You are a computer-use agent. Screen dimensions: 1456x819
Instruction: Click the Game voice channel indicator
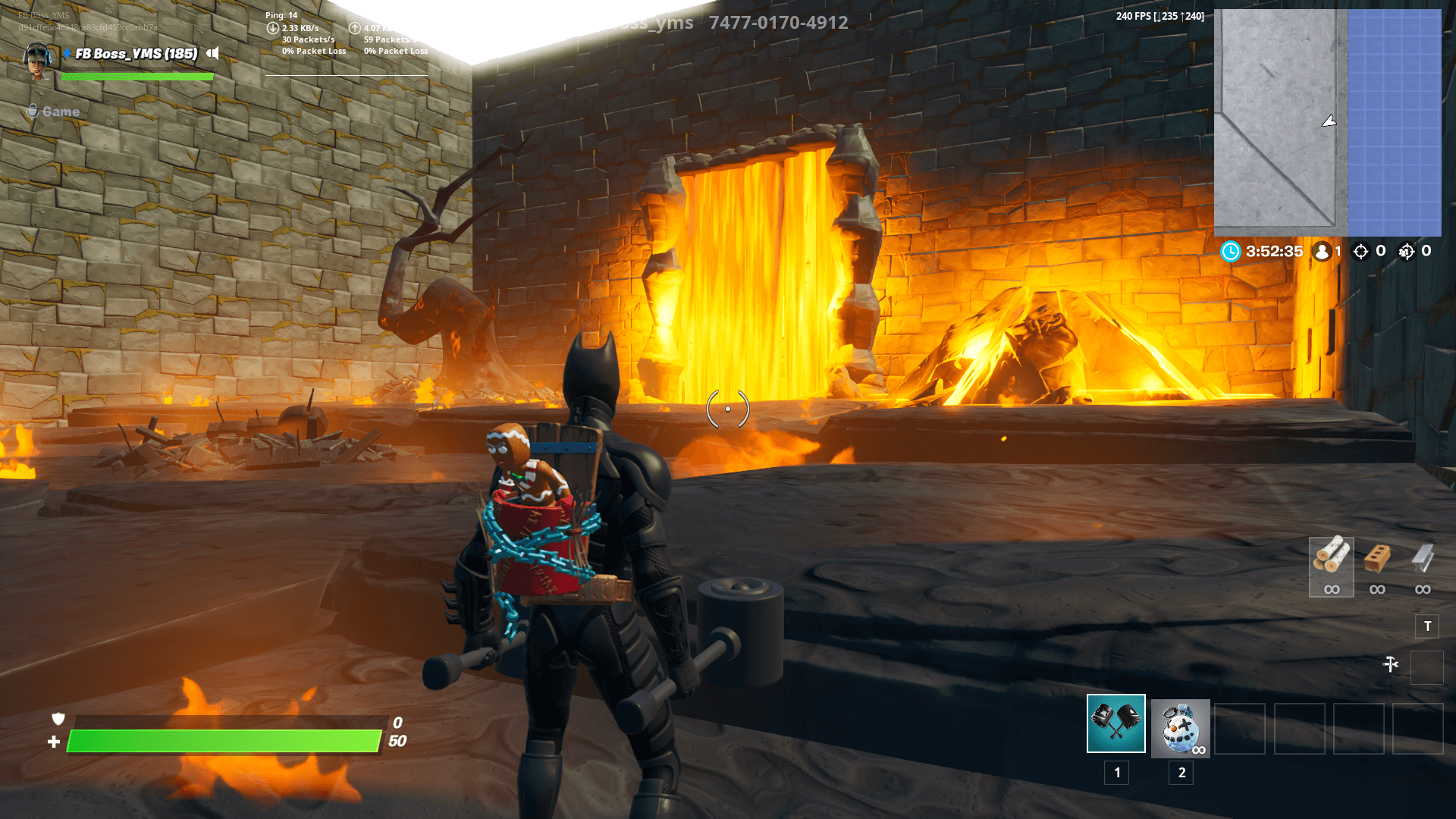click(x=53, y=111)
